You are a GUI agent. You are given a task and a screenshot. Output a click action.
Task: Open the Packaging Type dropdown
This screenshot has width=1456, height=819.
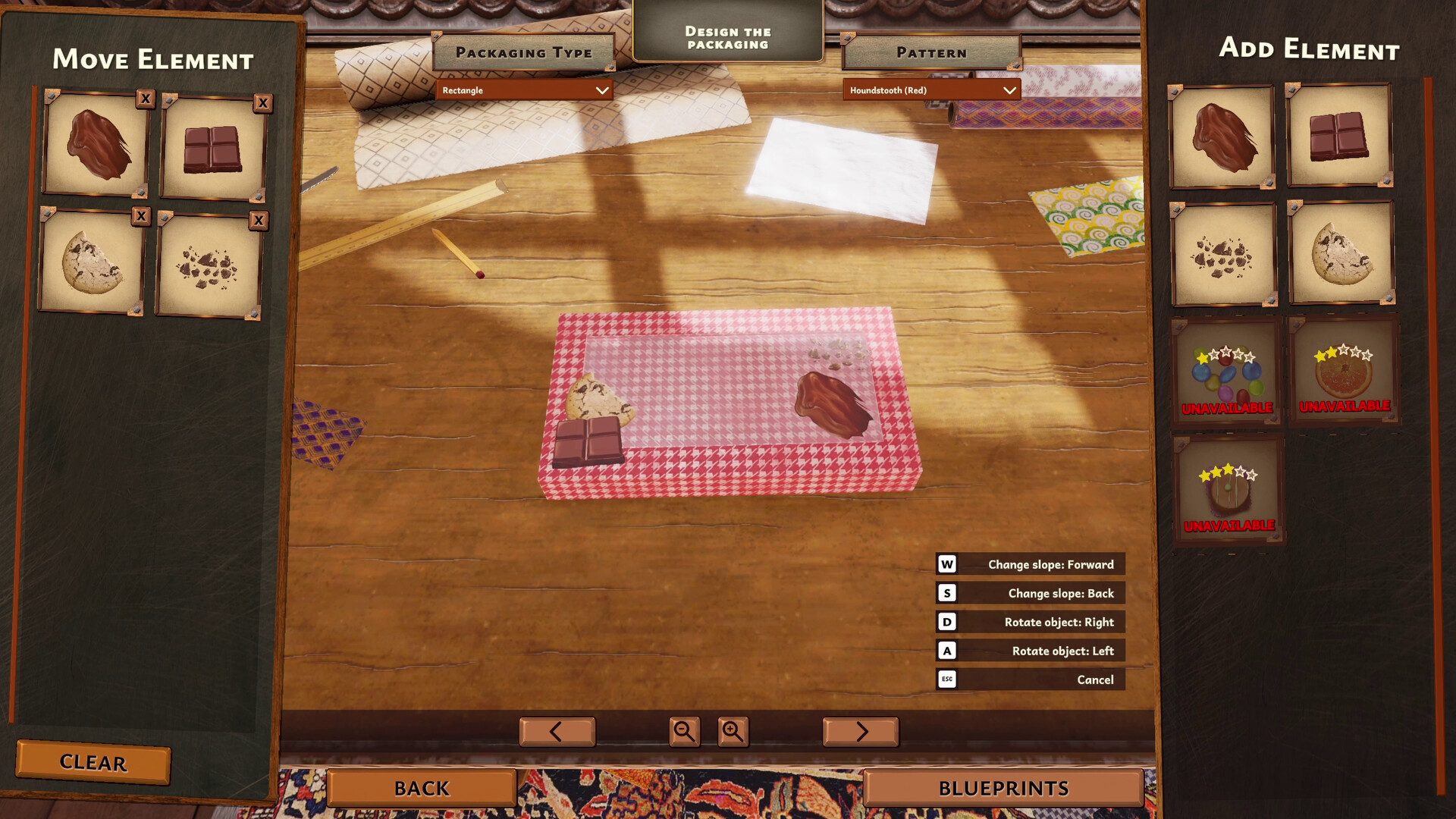tap(526, 89)
